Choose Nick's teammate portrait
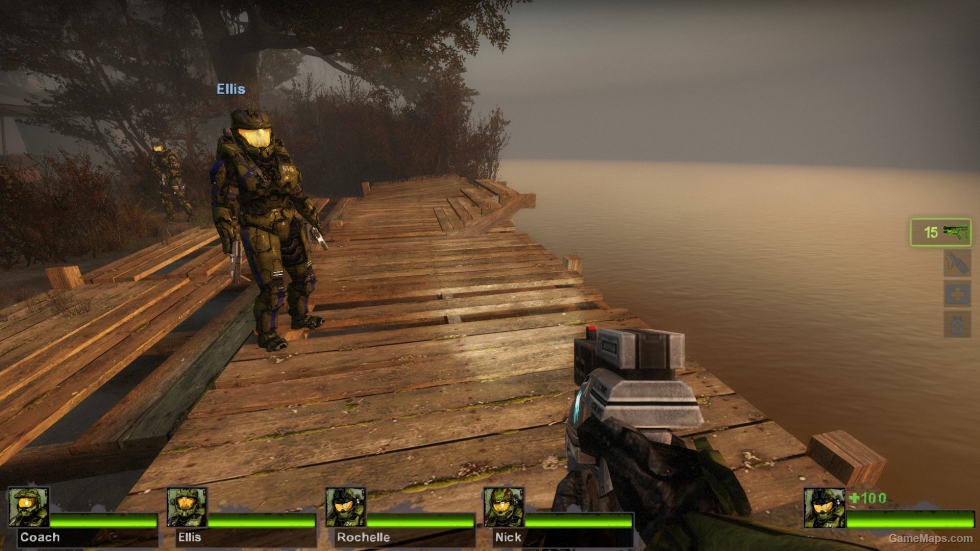Image resolution: width=980 pixels, height=551 pixels. pyautogui.click(x=503, y=507)
